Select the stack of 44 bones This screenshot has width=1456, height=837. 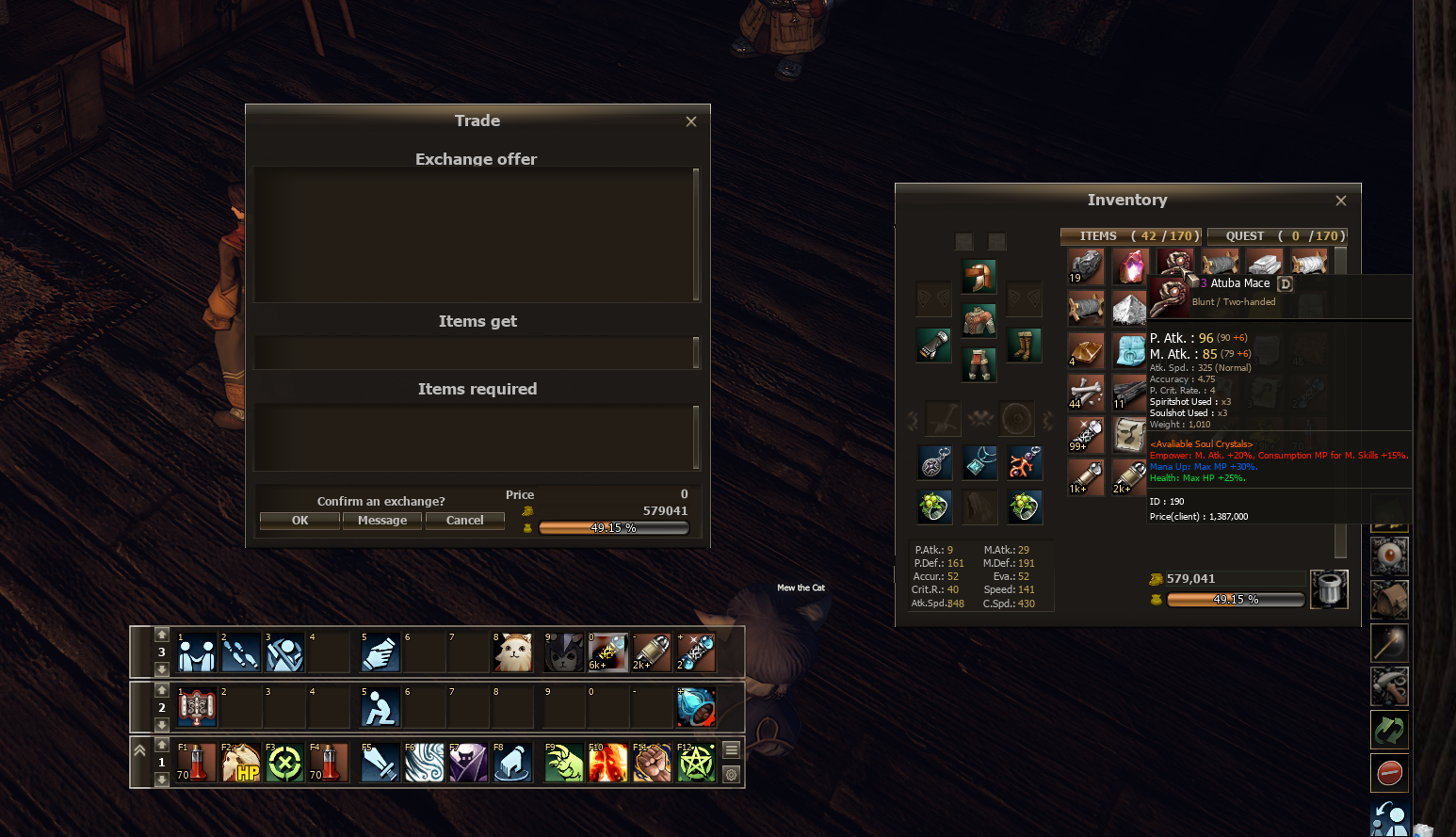click(1086, 392)
